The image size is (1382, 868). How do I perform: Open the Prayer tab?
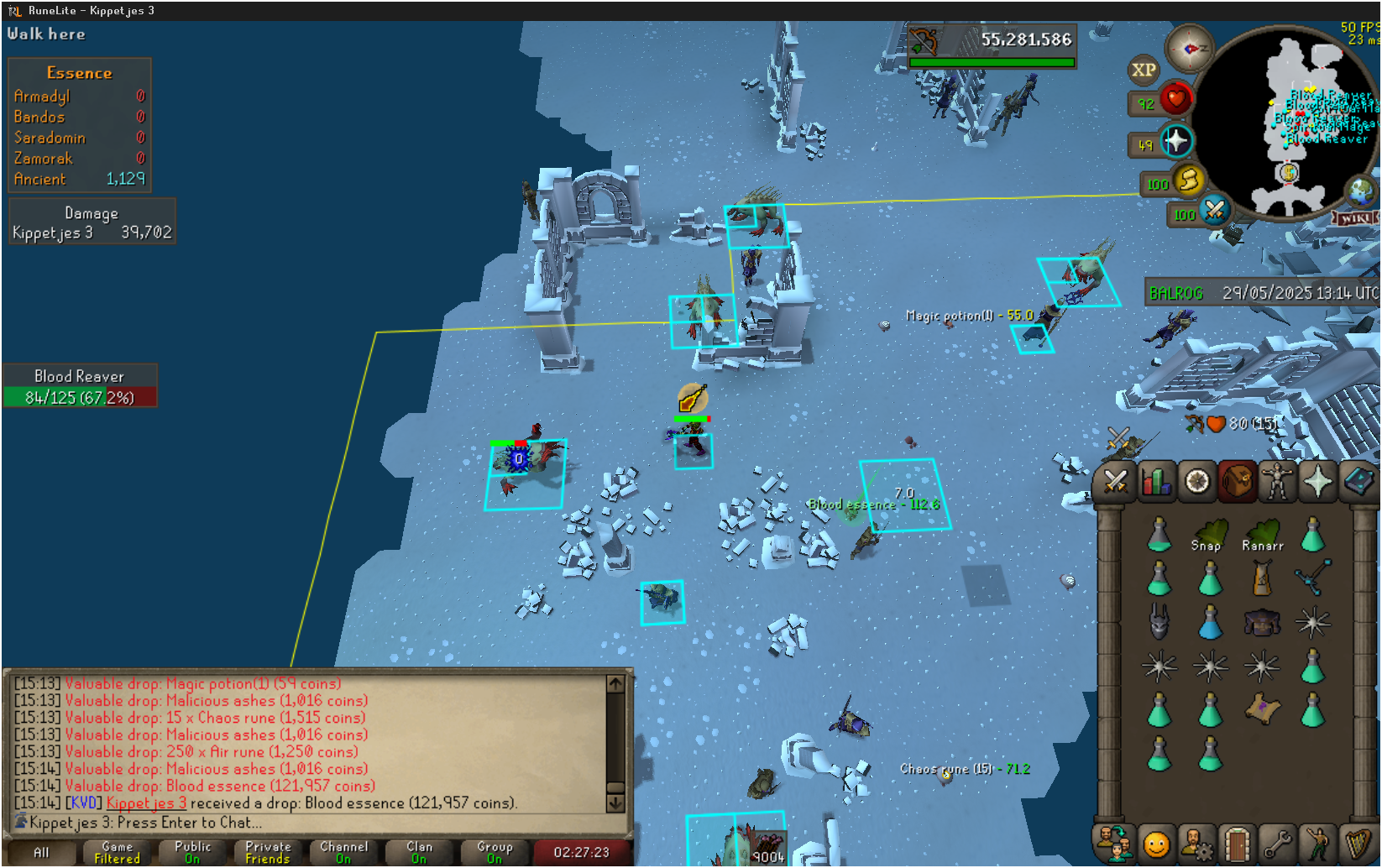click(x=1318, y=482)
